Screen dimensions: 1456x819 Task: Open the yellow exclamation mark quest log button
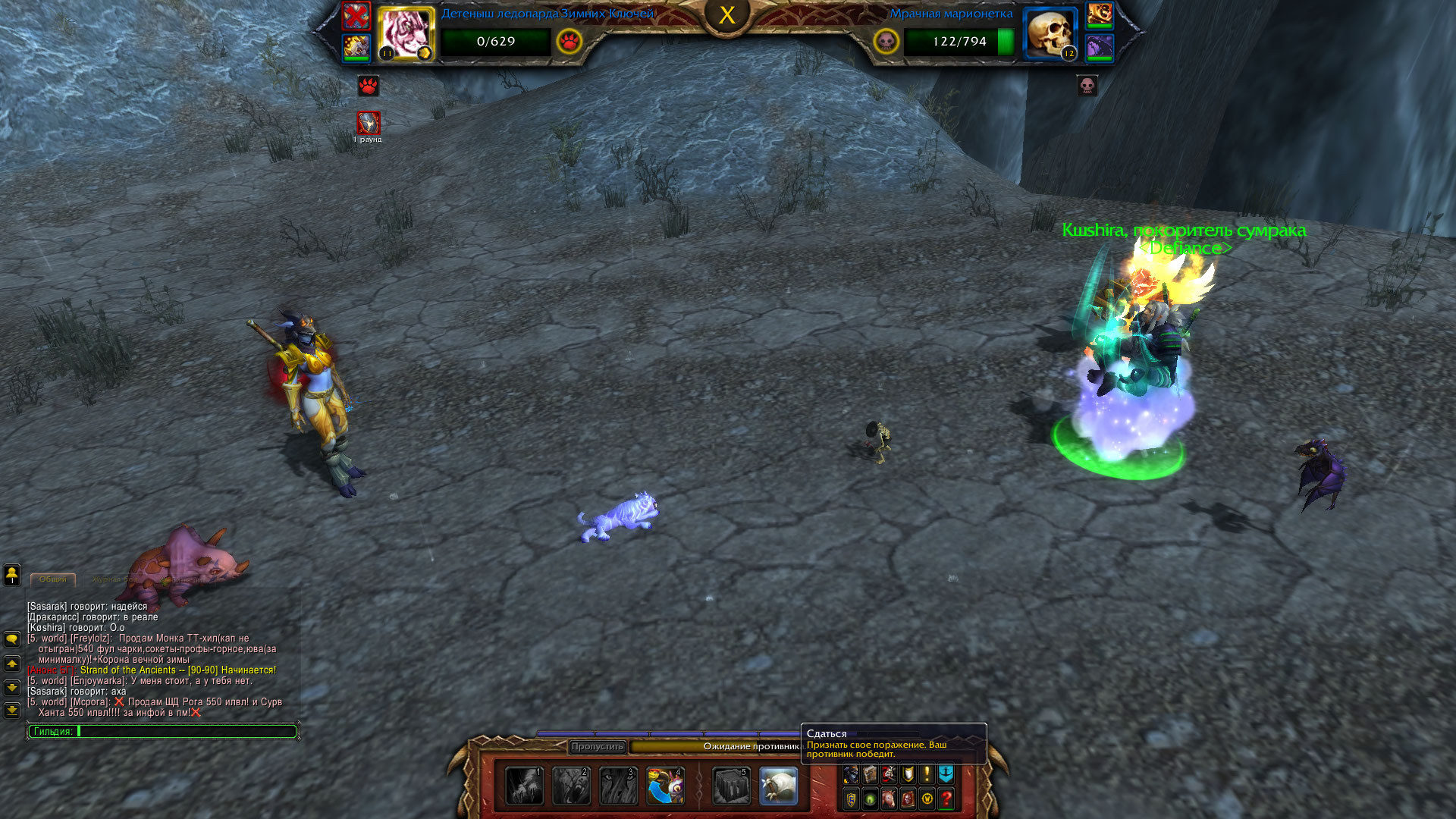coord(927,774)
